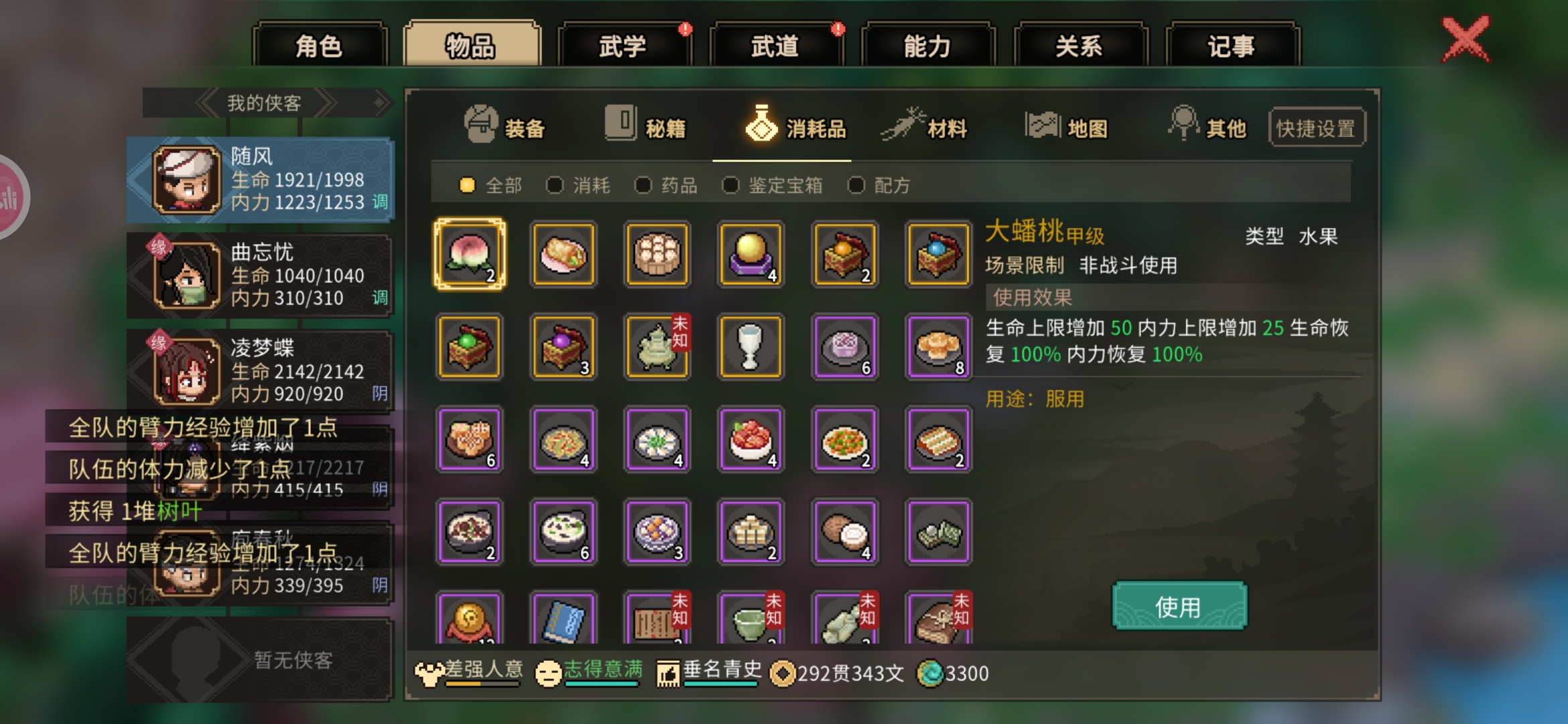The height and width of the screenshot is (724, 1568).
Task: Open 快捷设置 quick settings
Action: 1316,126
